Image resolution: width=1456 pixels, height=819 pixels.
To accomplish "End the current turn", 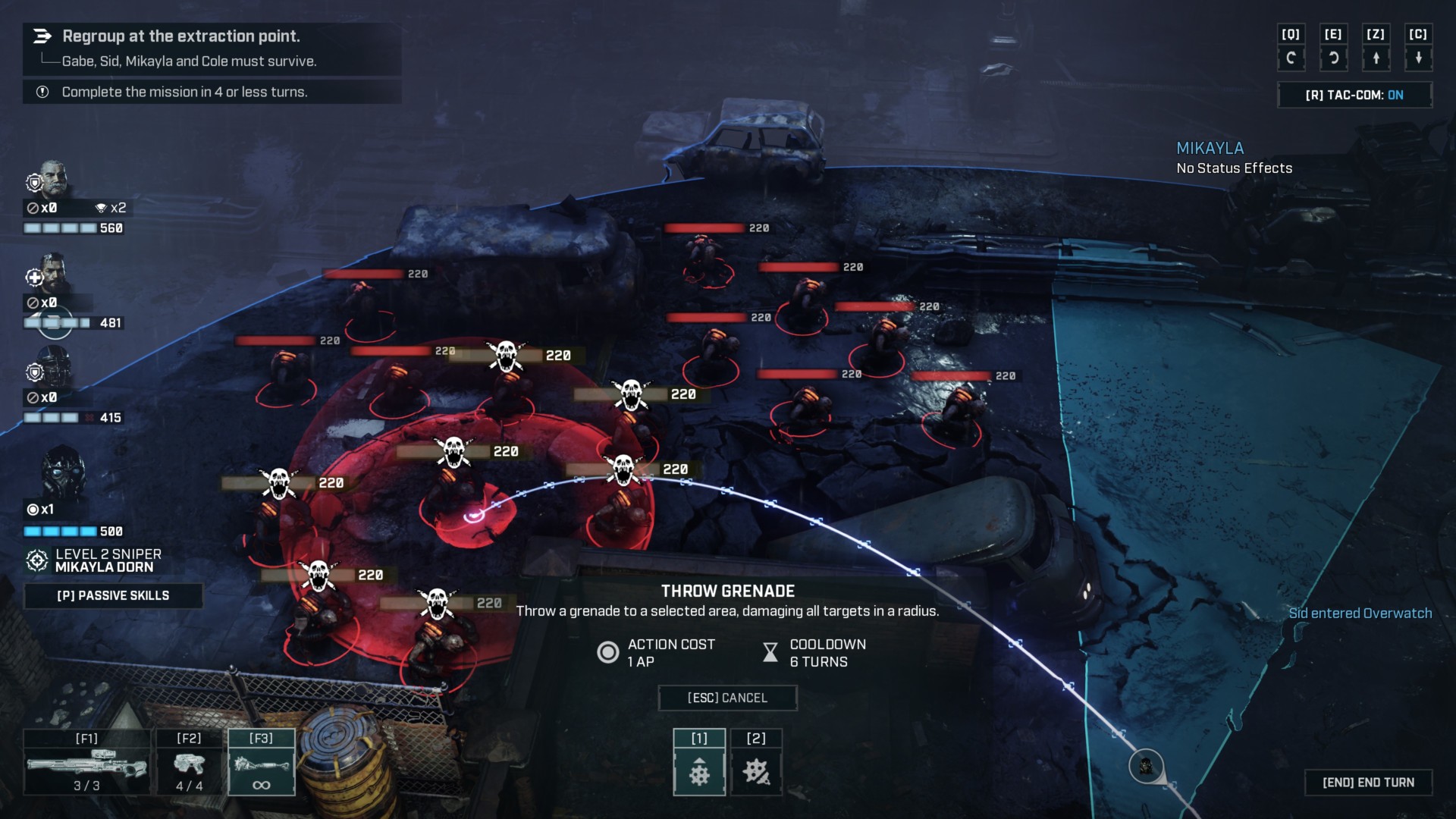I will [x=1368, y=783].
